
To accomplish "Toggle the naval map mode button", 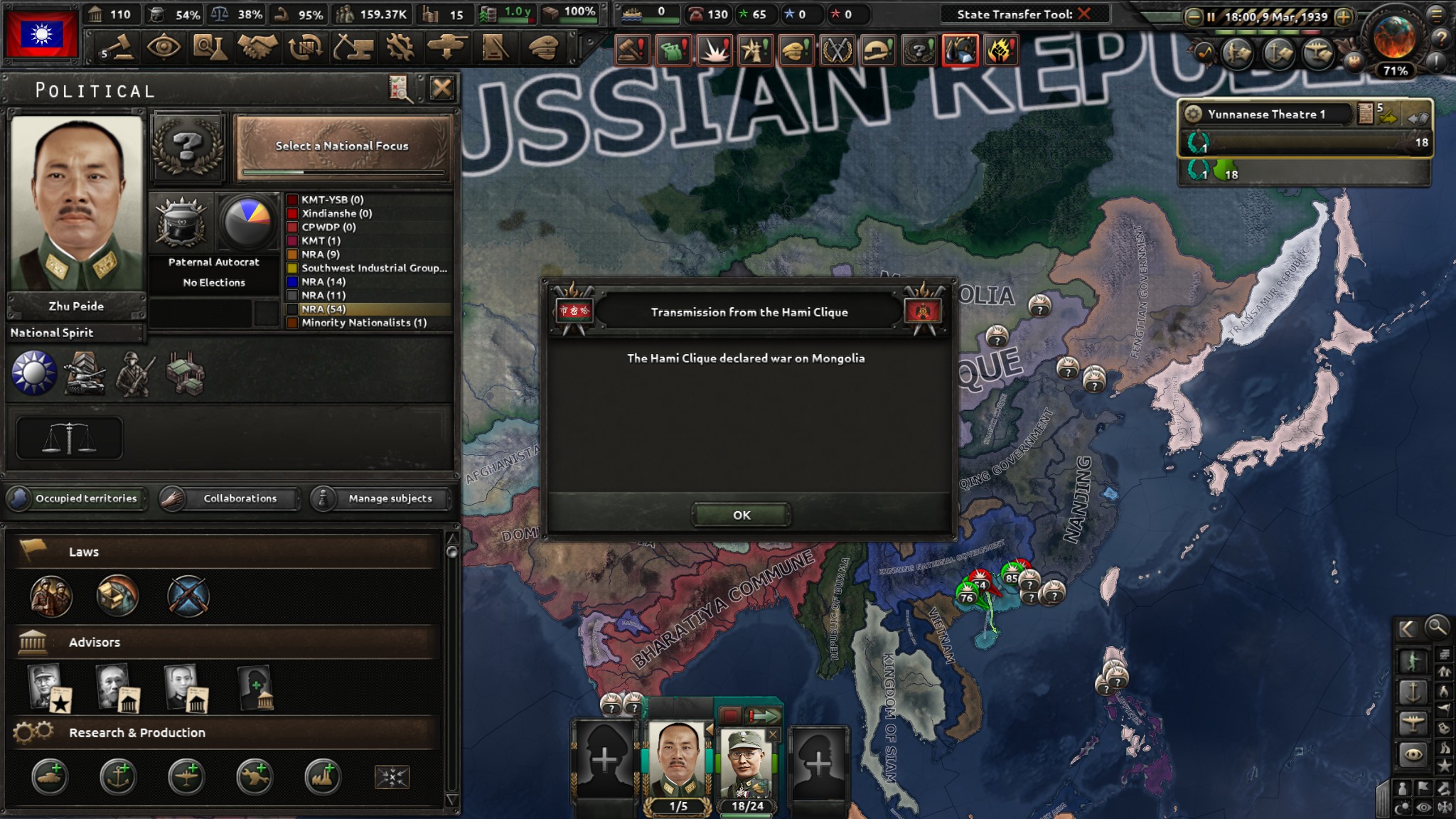I will (x=1413, y=692).
